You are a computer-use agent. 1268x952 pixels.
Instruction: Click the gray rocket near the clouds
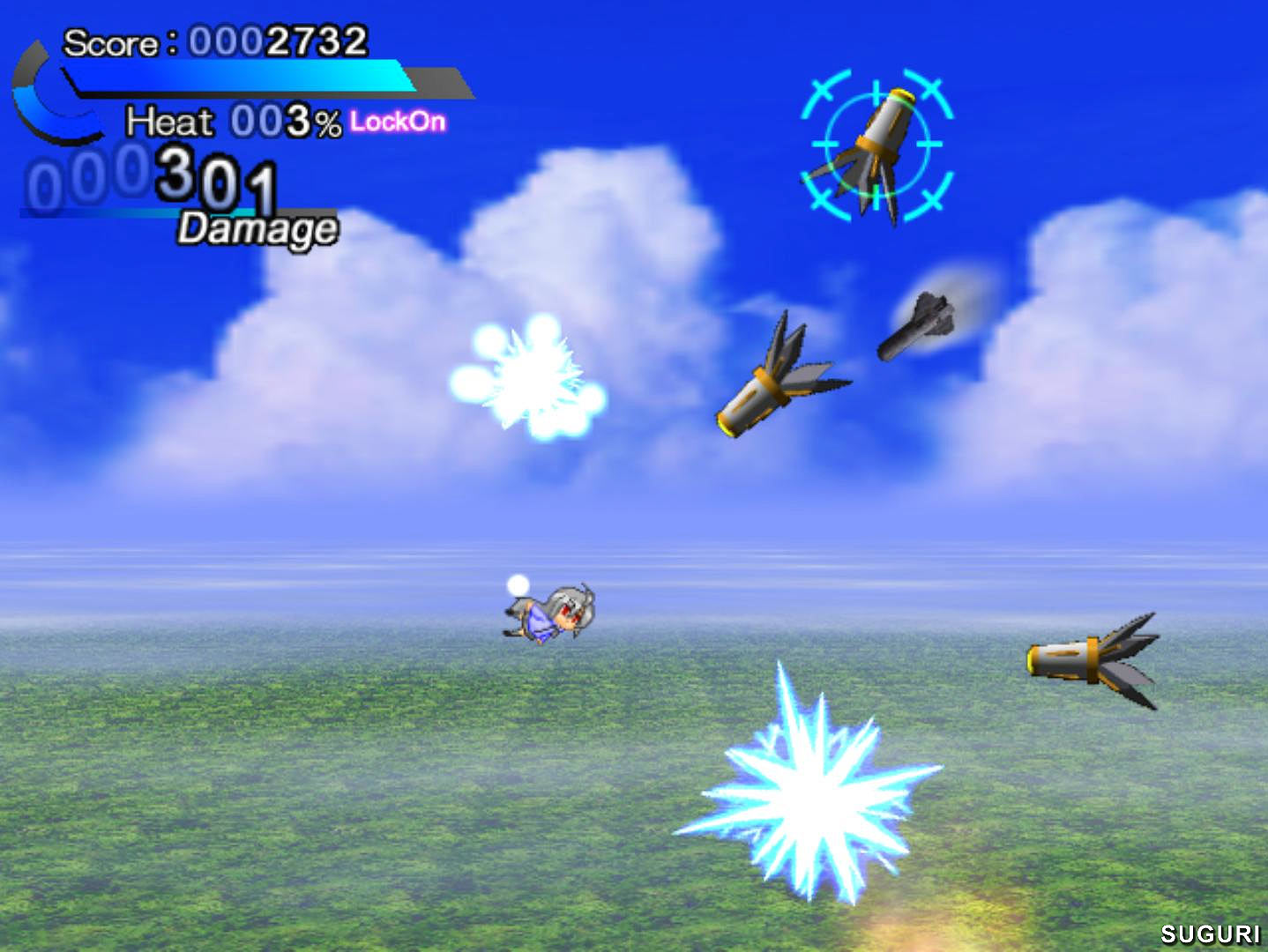[921, 322]
